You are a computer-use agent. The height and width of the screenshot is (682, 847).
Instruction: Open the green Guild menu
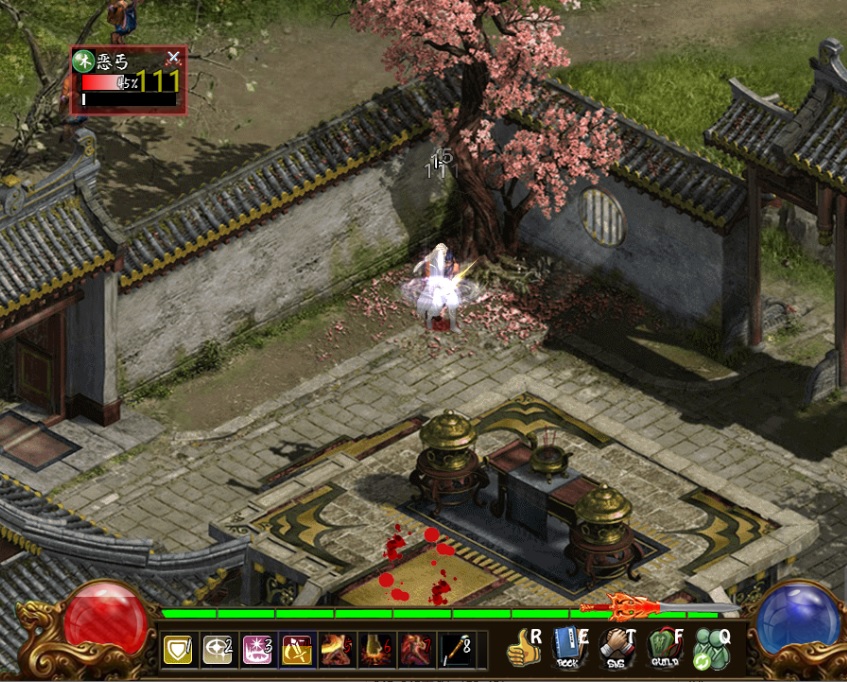664,649
